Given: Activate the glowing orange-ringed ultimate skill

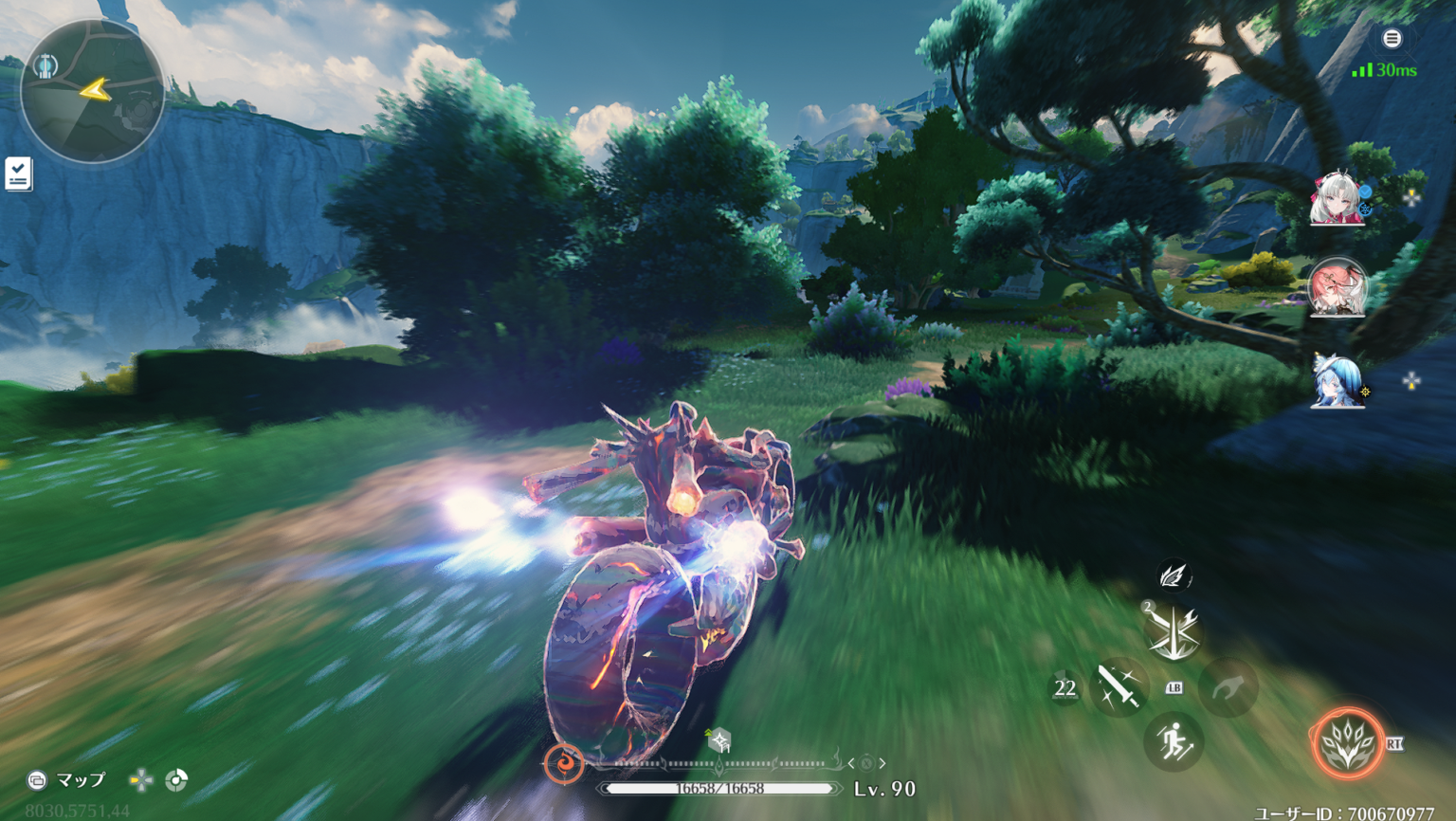Looking at the screenshot, I should point(1347,743).
